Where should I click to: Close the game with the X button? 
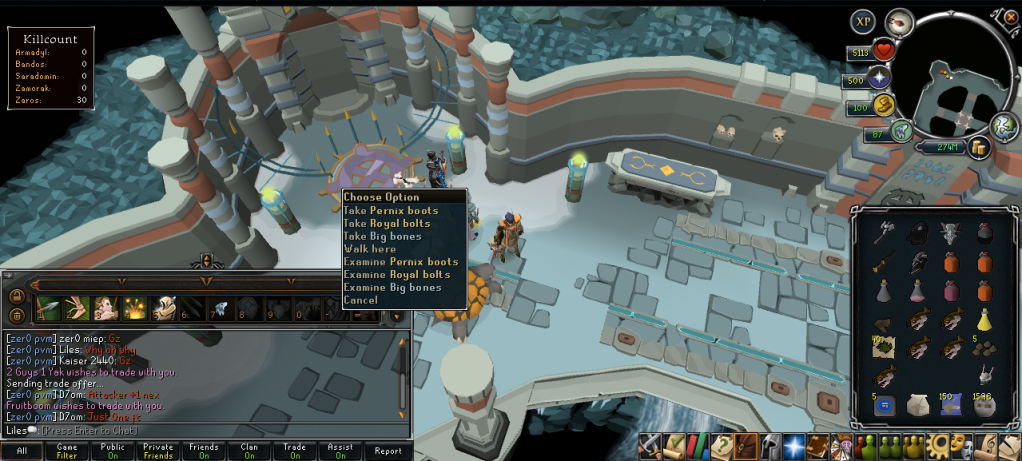[1010, 17]
